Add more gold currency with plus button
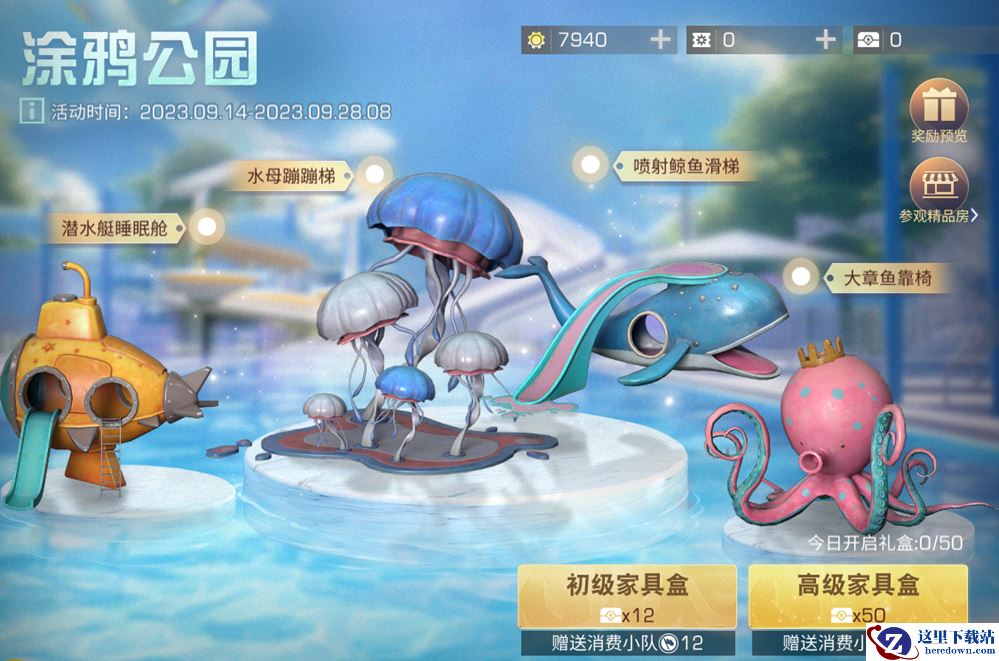 coord(661,40)
